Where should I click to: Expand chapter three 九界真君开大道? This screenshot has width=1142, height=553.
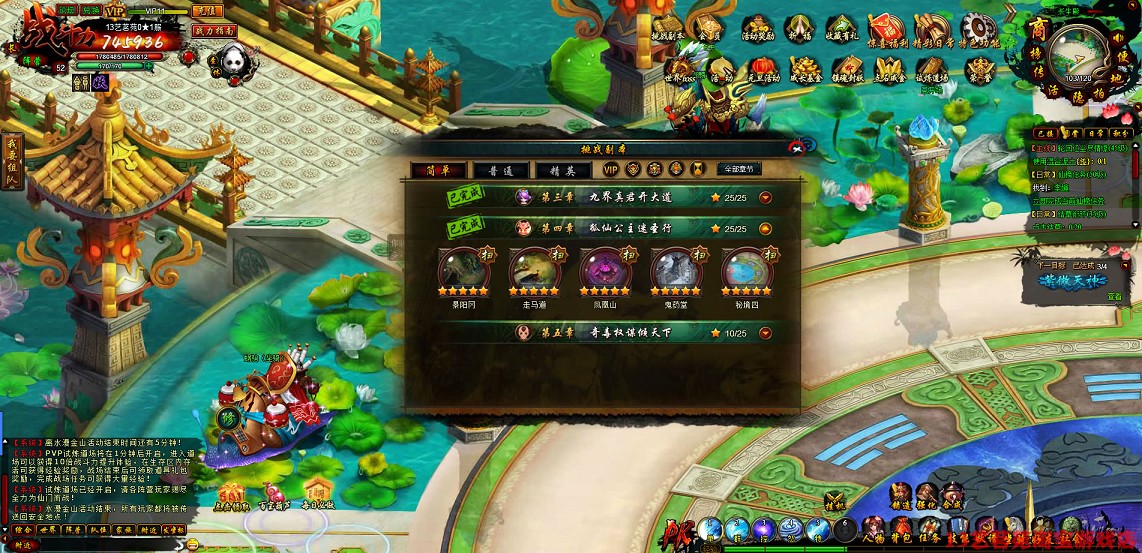tap(766, 197)
